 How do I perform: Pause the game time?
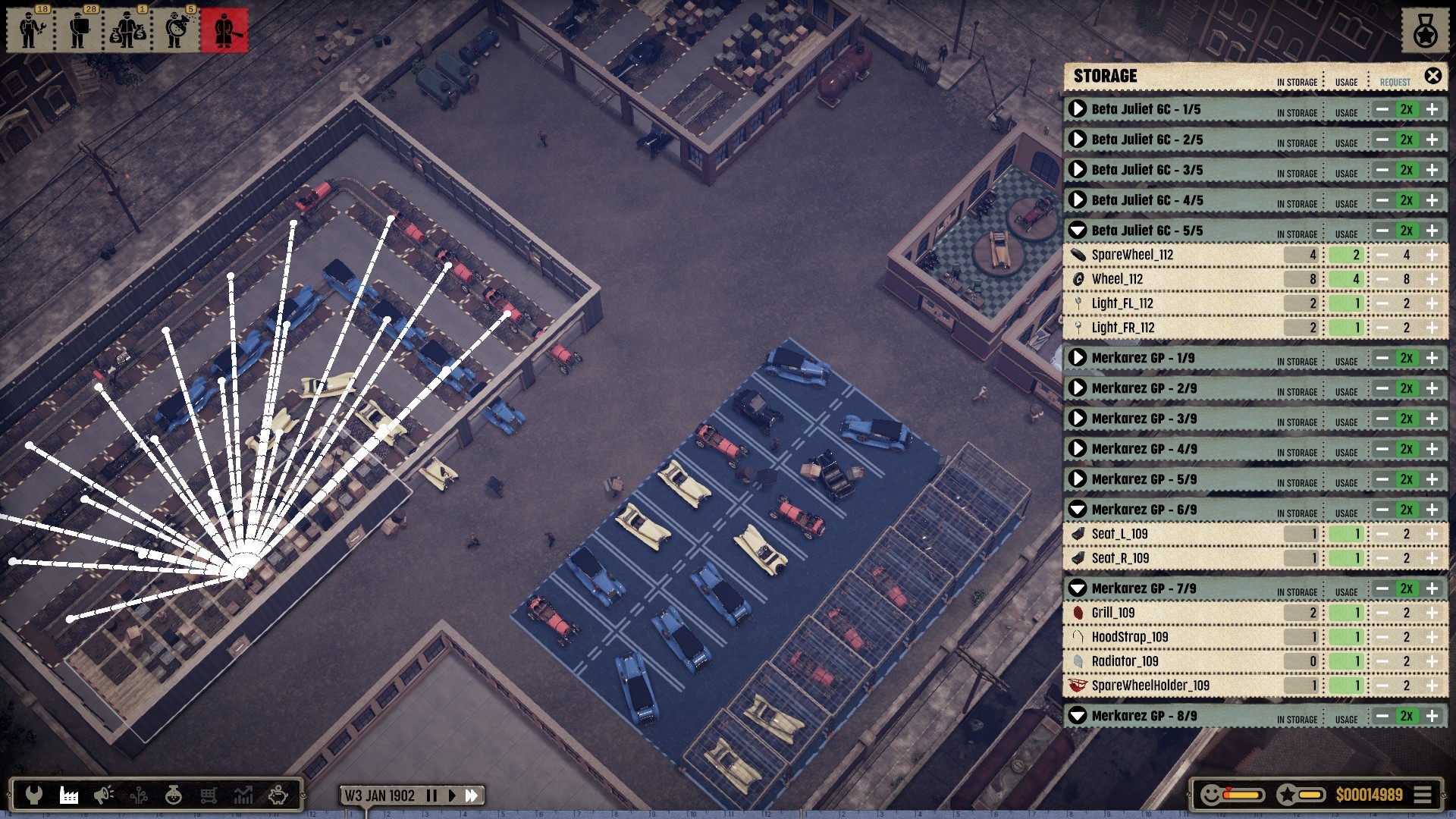point(431,795)
